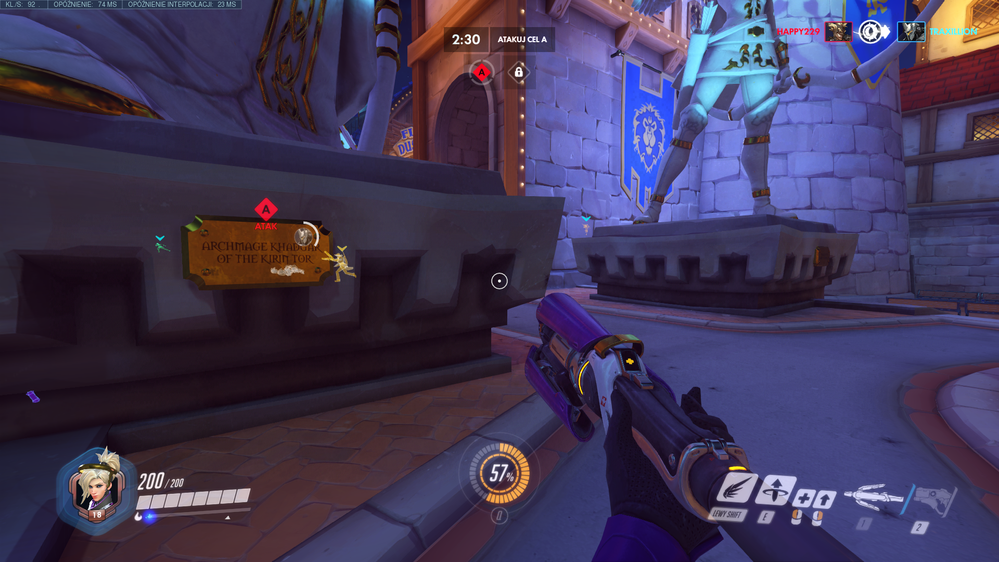Select the objective A marker below the timer

(x=482, y=72)
